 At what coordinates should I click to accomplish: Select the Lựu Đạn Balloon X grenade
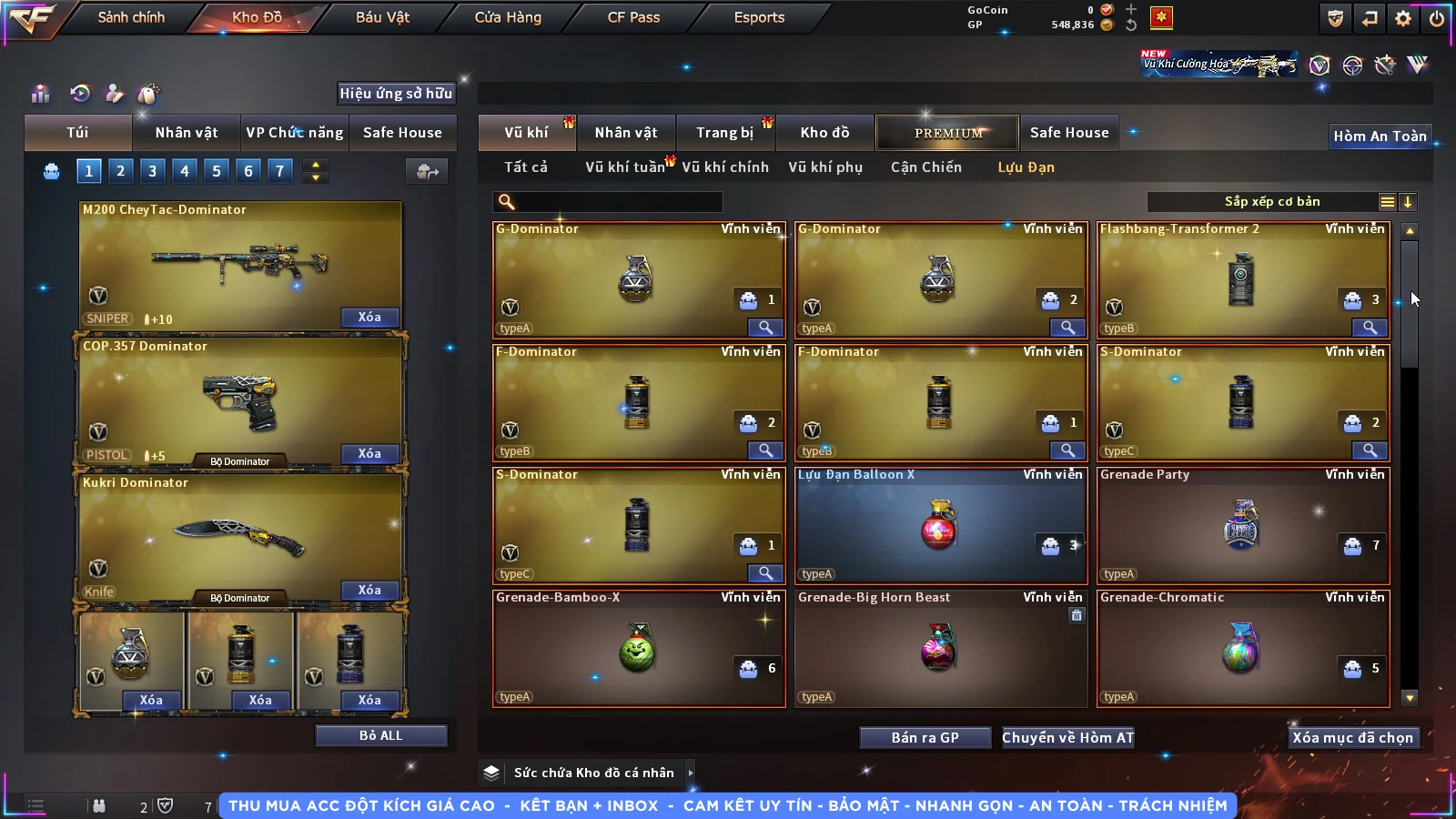point(941,526)
